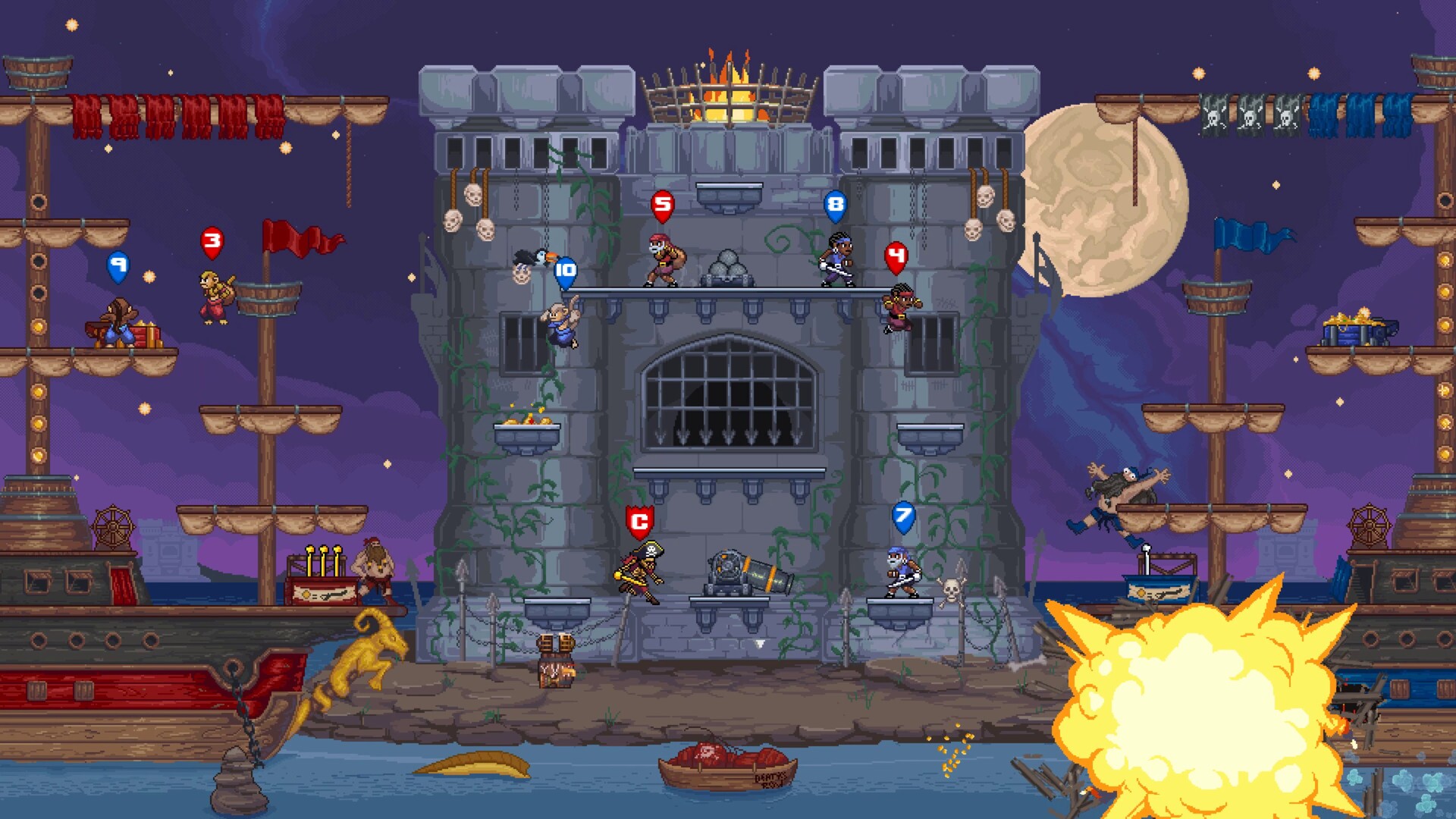Select the player marker numbered 5
The image size is (1456, 819).
pyautogui.click(x=663, y=202)
